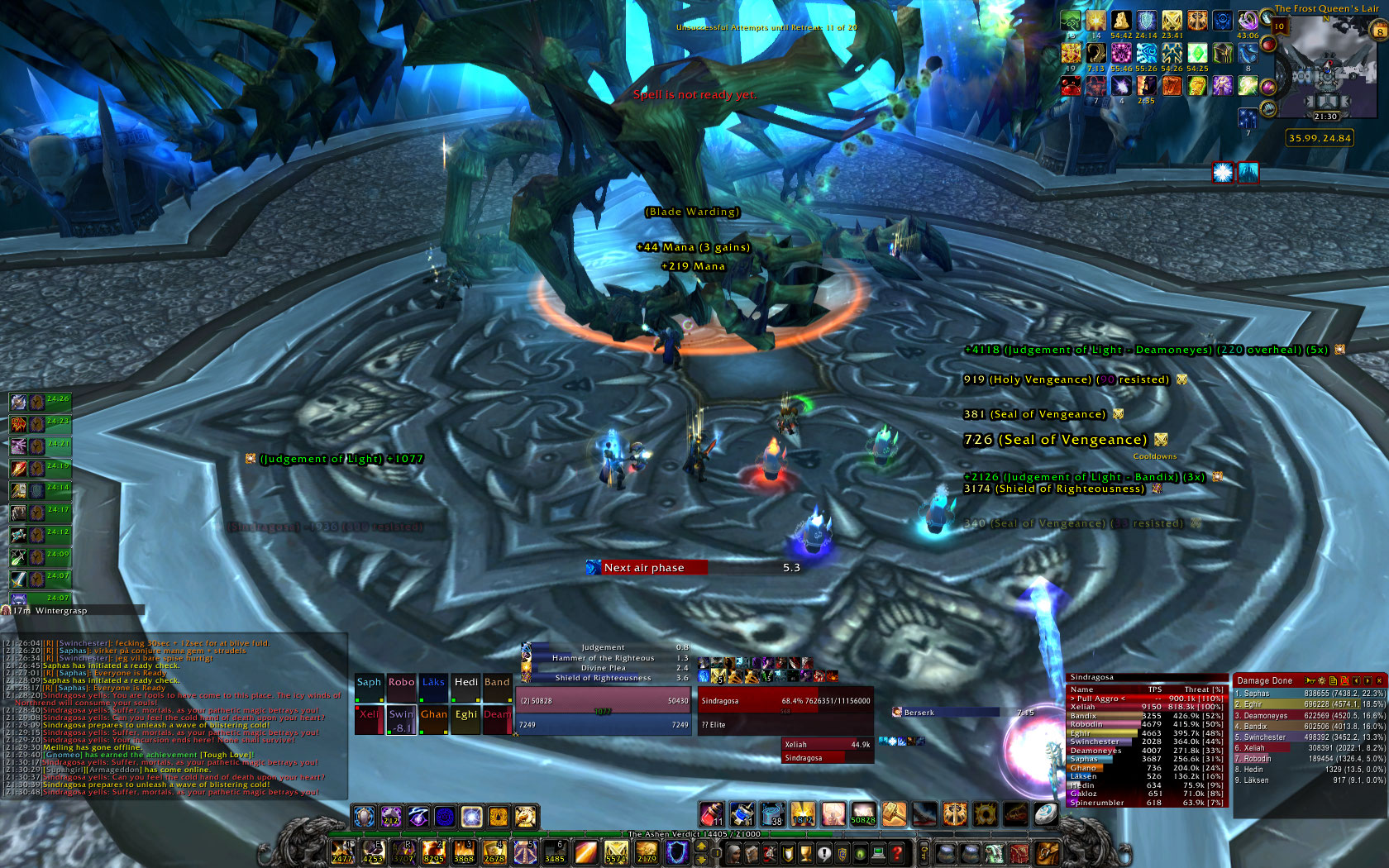
Task: Use the blue mana potion slot
Action: (x=742, y=814)
